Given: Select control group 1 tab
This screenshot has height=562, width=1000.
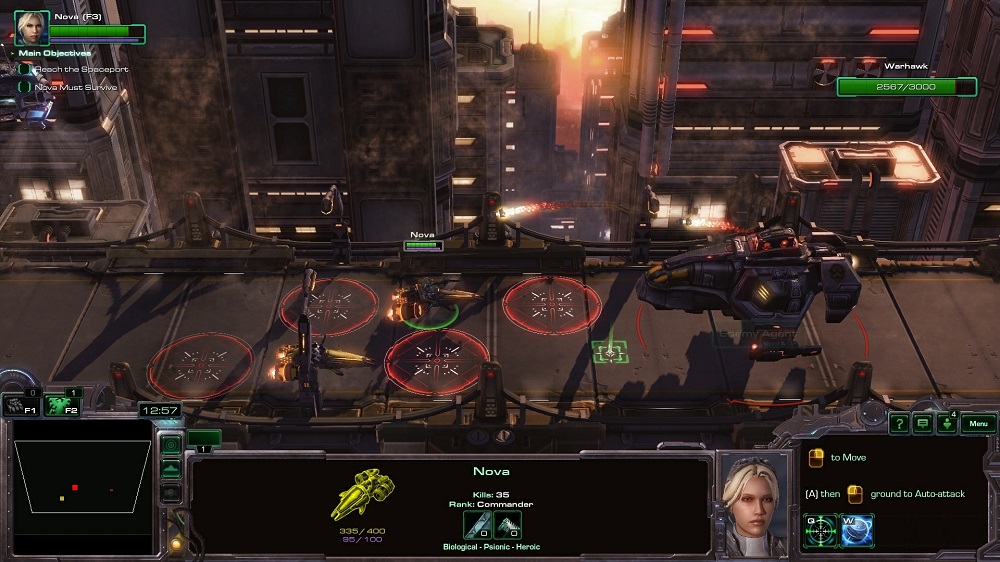Looking at the screenshot, I should [203, 438].
